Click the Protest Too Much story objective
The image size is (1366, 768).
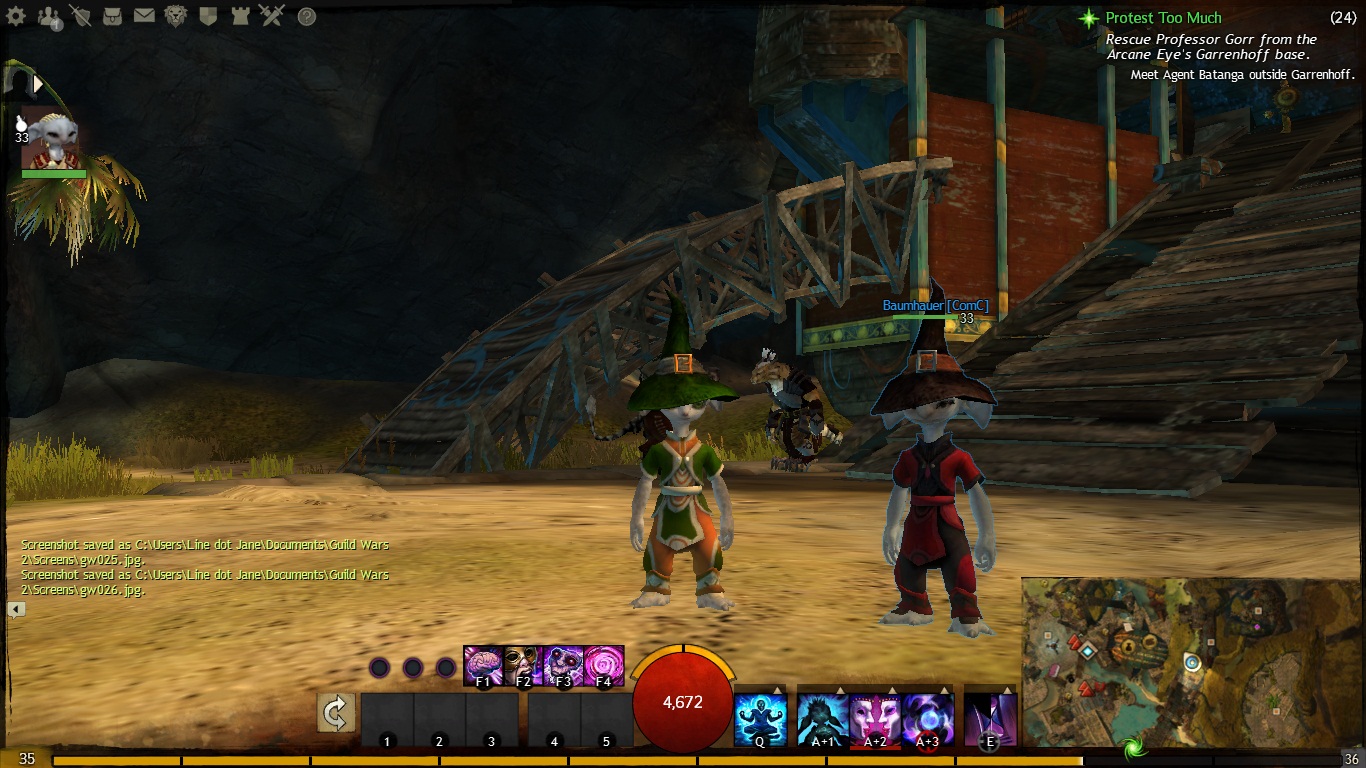(x=1163, y=18)
